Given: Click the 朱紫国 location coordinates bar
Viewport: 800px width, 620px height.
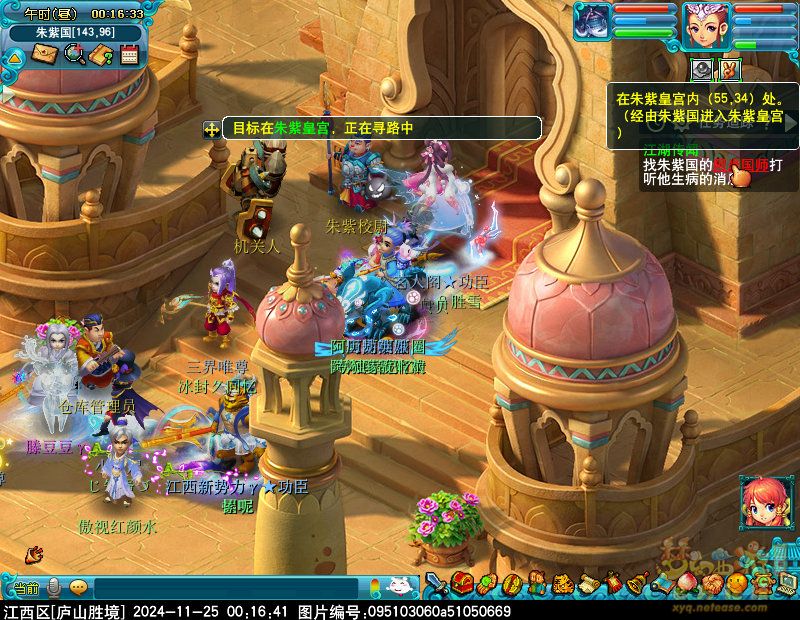Looking at the screenshot, I should (75, 32).
